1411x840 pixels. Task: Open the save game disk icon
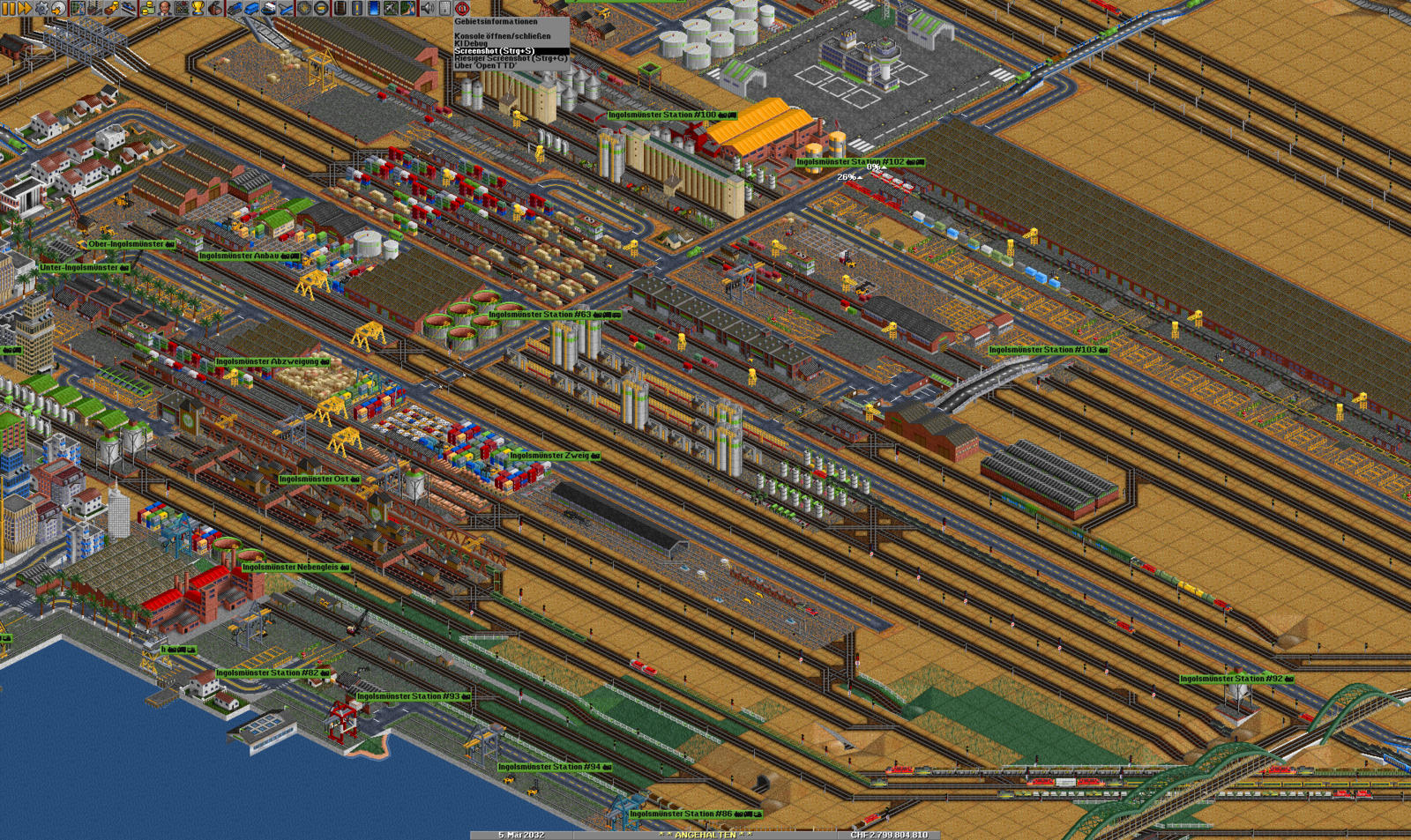click(57, 8)
